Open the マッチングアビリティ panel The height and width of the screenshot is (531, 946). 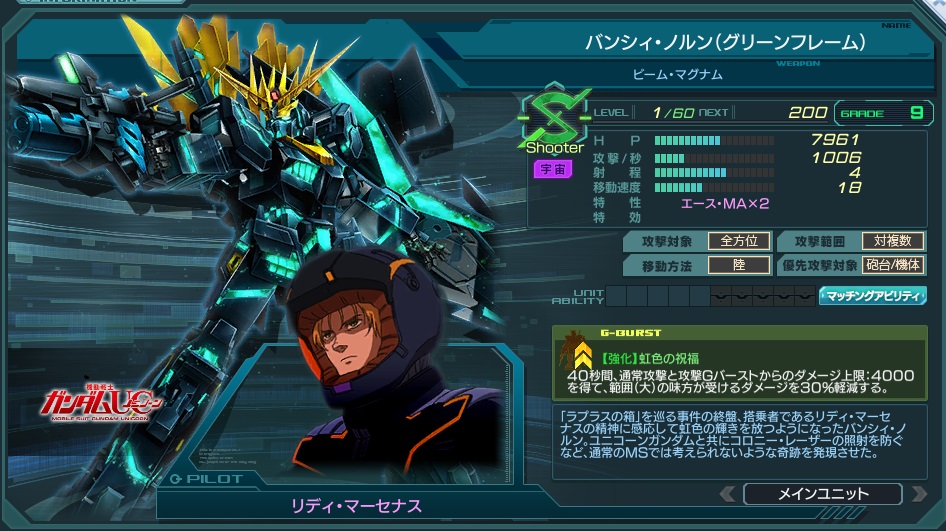(874, 296)
